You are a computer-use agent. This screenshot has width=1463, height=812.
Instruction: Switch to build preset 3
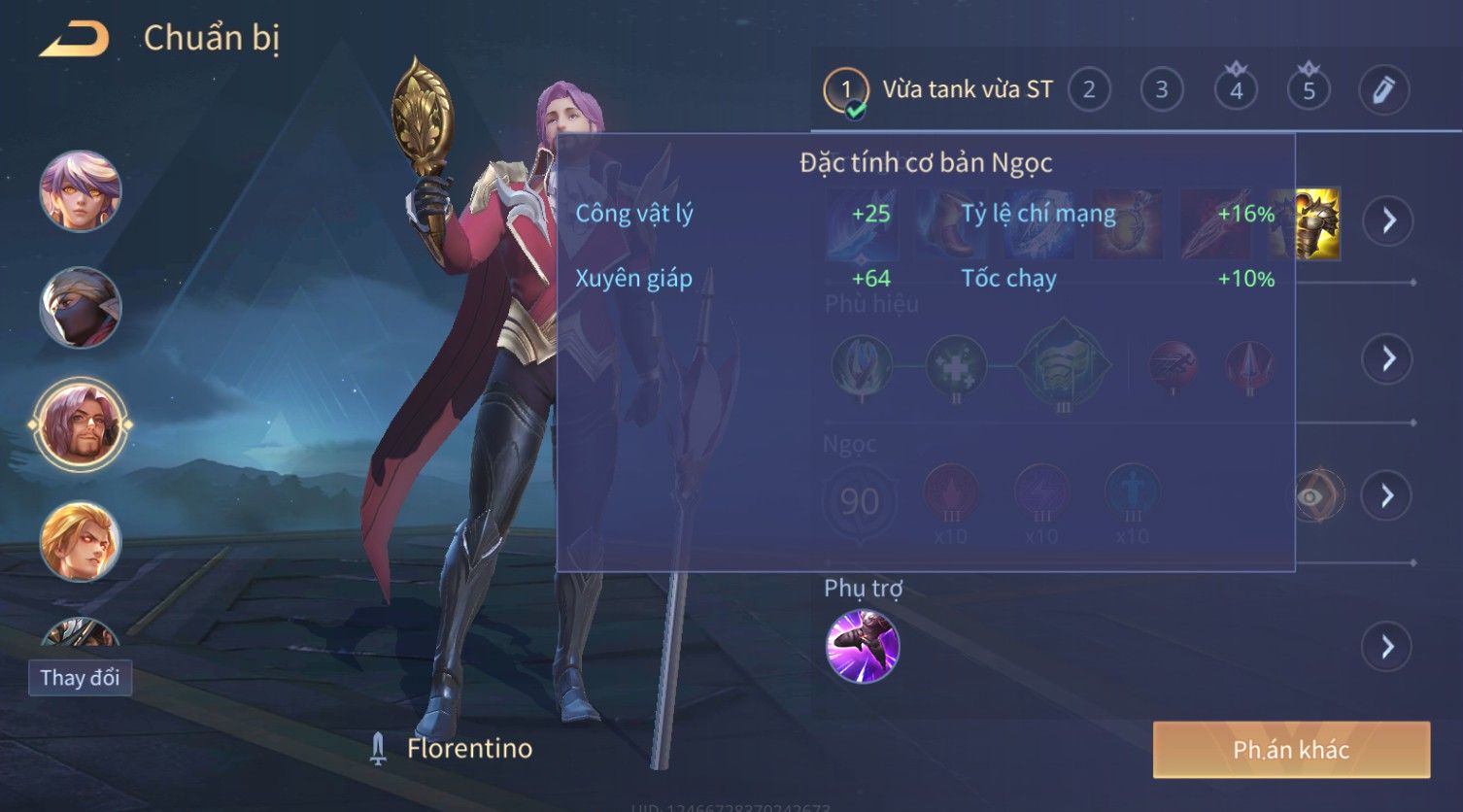[x=1162, y=90]
